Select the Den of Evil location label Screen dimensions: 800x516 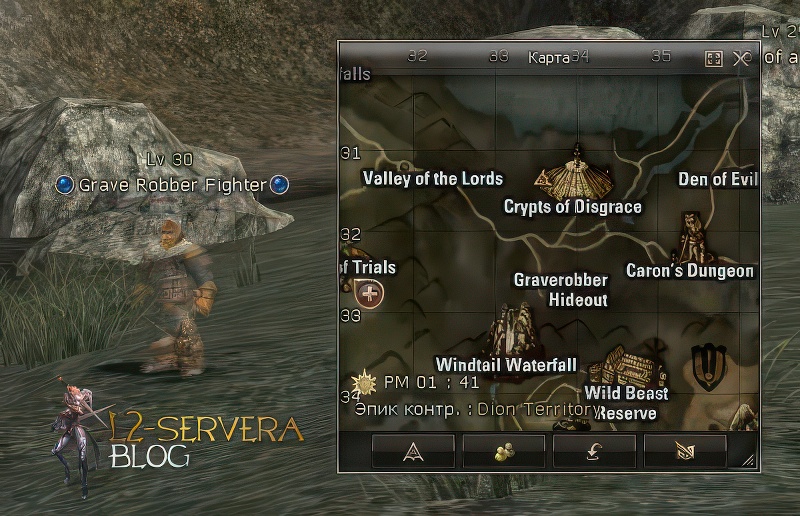[x=717, y=180]
